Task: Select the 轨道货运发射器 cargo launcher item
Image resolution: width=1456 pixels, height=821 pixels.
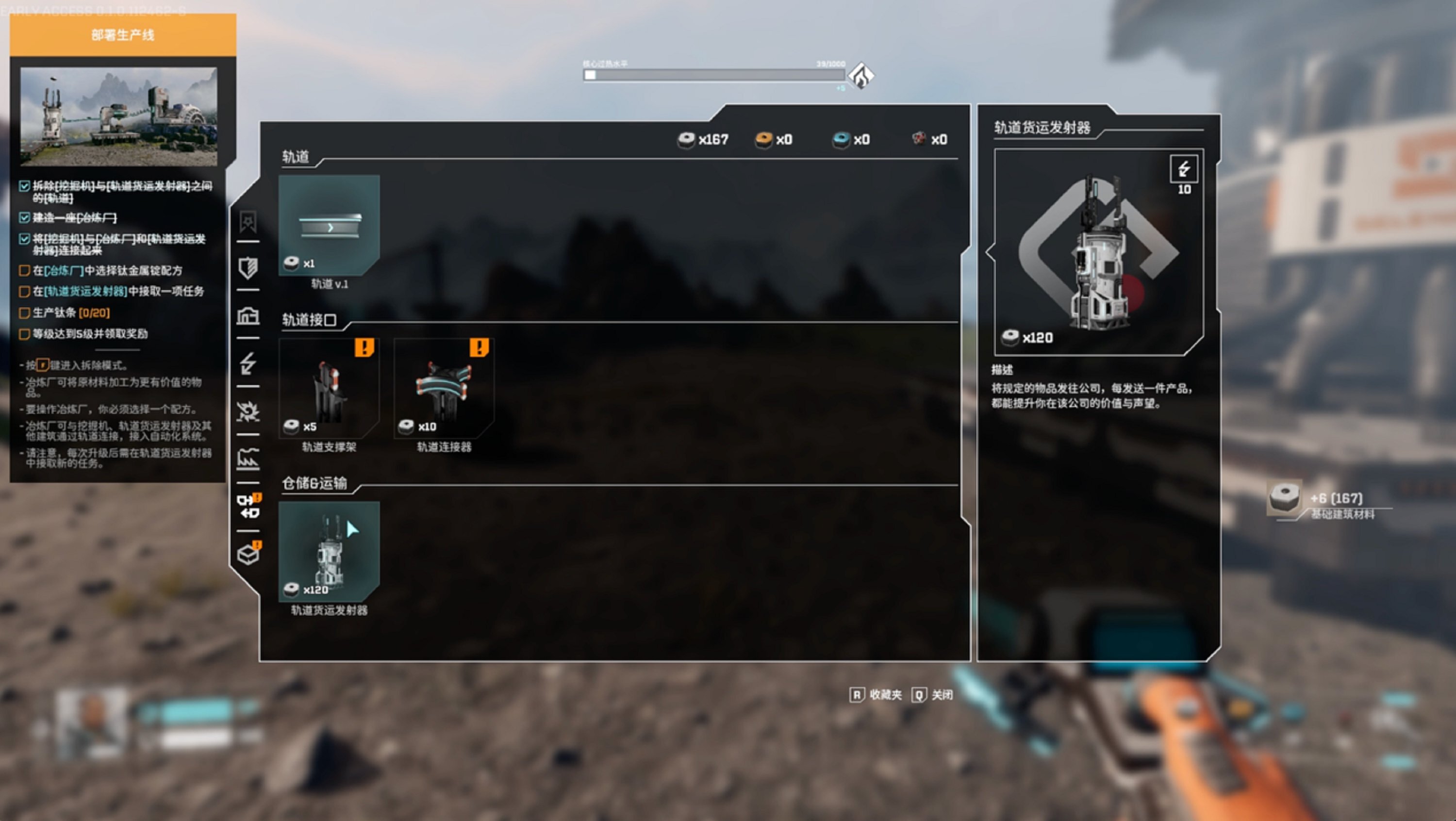Action: pyautogui.click(x=329, y=552)
